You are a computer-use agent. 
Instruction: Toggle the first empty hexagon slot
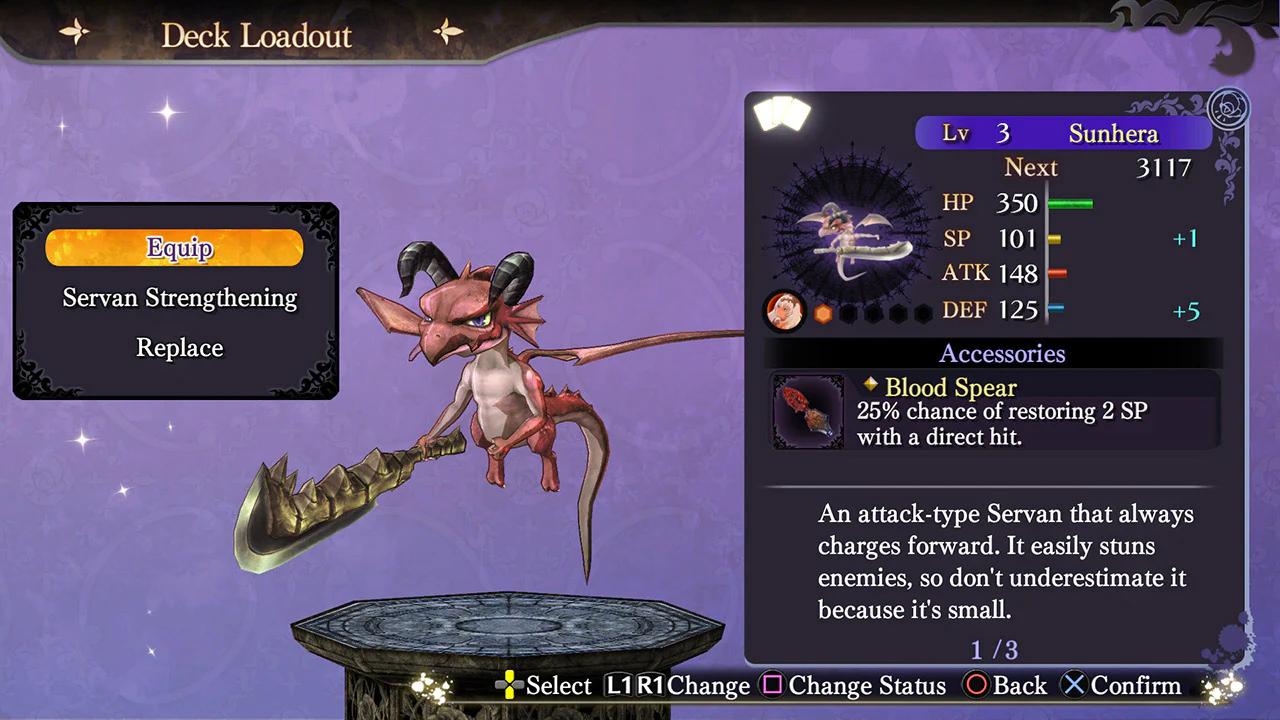coord(850,313)
